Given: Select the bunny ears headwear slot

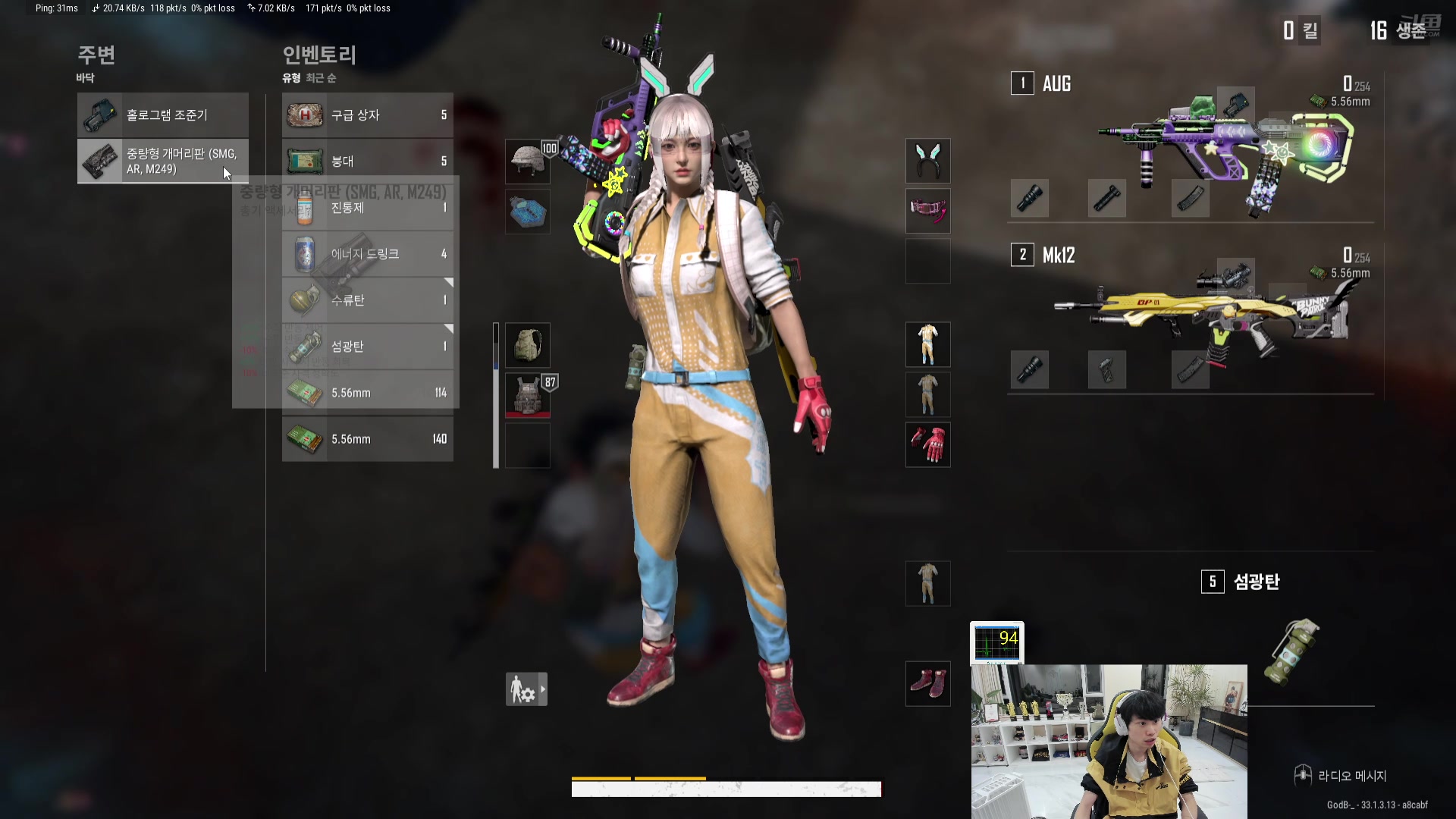Looking at the screenshot, I should click(927, 161).
